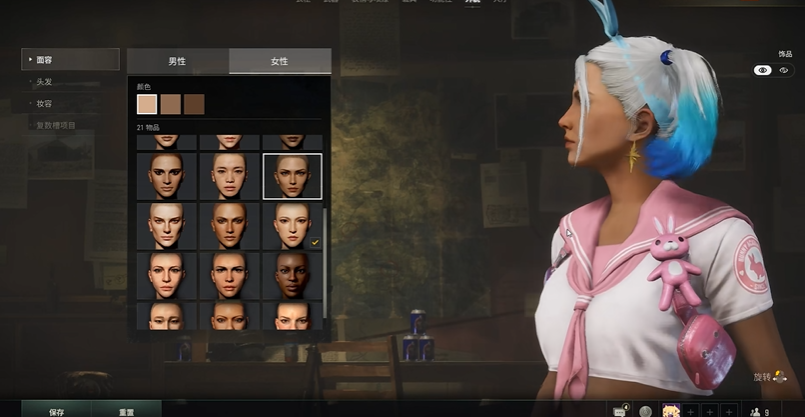Screen dimensions: 805x417
Task: Open the 面容 (face) category
Action: (x=70, y=60)
